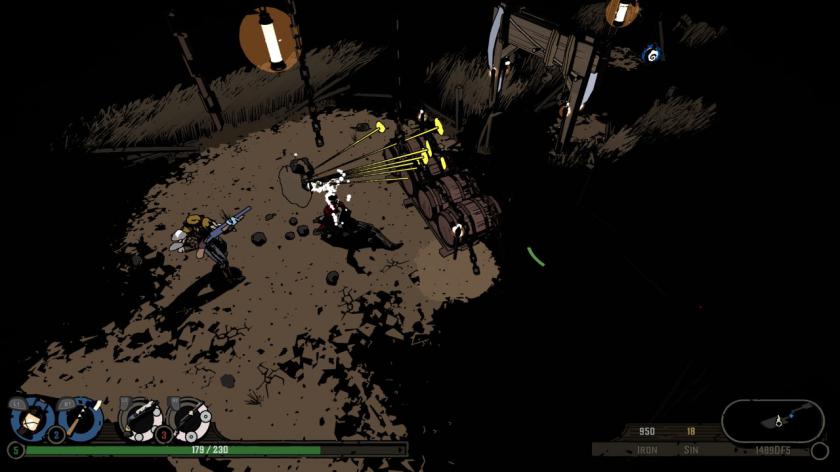Choose the shotgun weapon wheel slot
The height and width of the screenshot is (472, 840).
pyautogui.click(x=139, y=420)
